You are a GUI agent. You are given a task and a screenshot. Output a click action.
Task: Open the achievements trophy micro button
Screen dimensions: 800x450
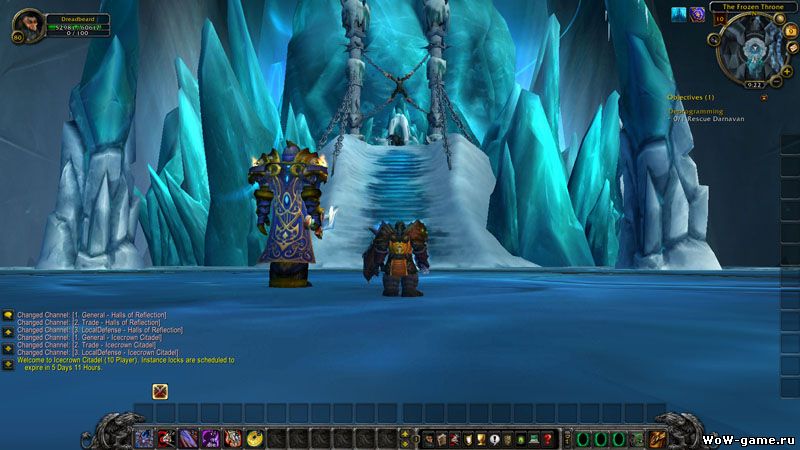point(480,438)
